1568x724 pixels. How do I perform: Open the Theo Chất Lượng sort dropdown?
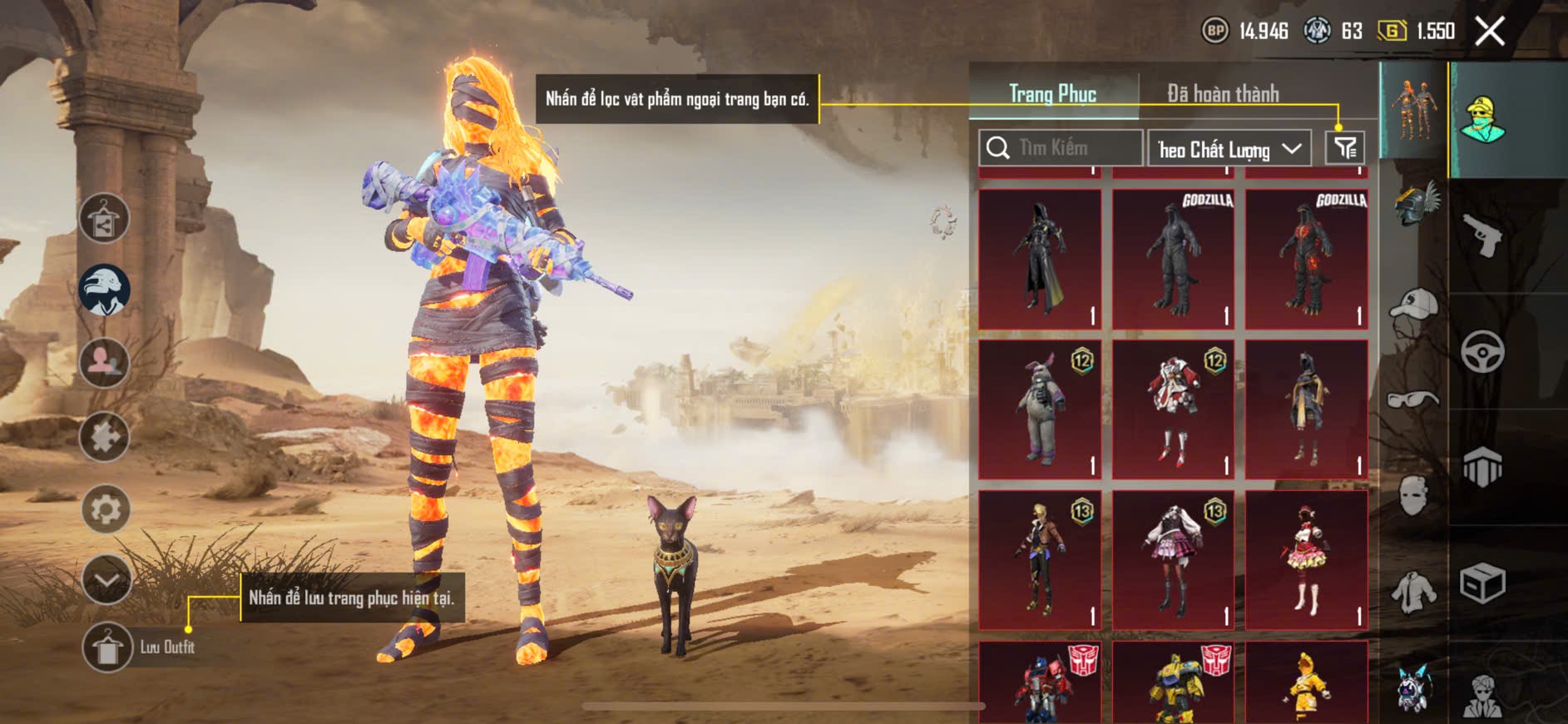[x=1229, y=149]
